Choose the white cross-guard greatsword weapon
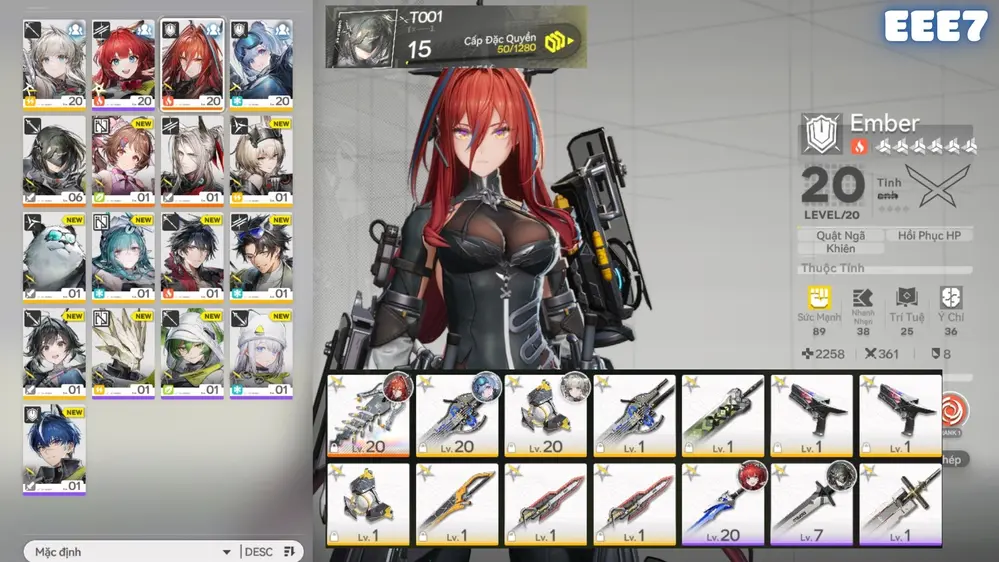Screen dimensions: 999x562 899,504
